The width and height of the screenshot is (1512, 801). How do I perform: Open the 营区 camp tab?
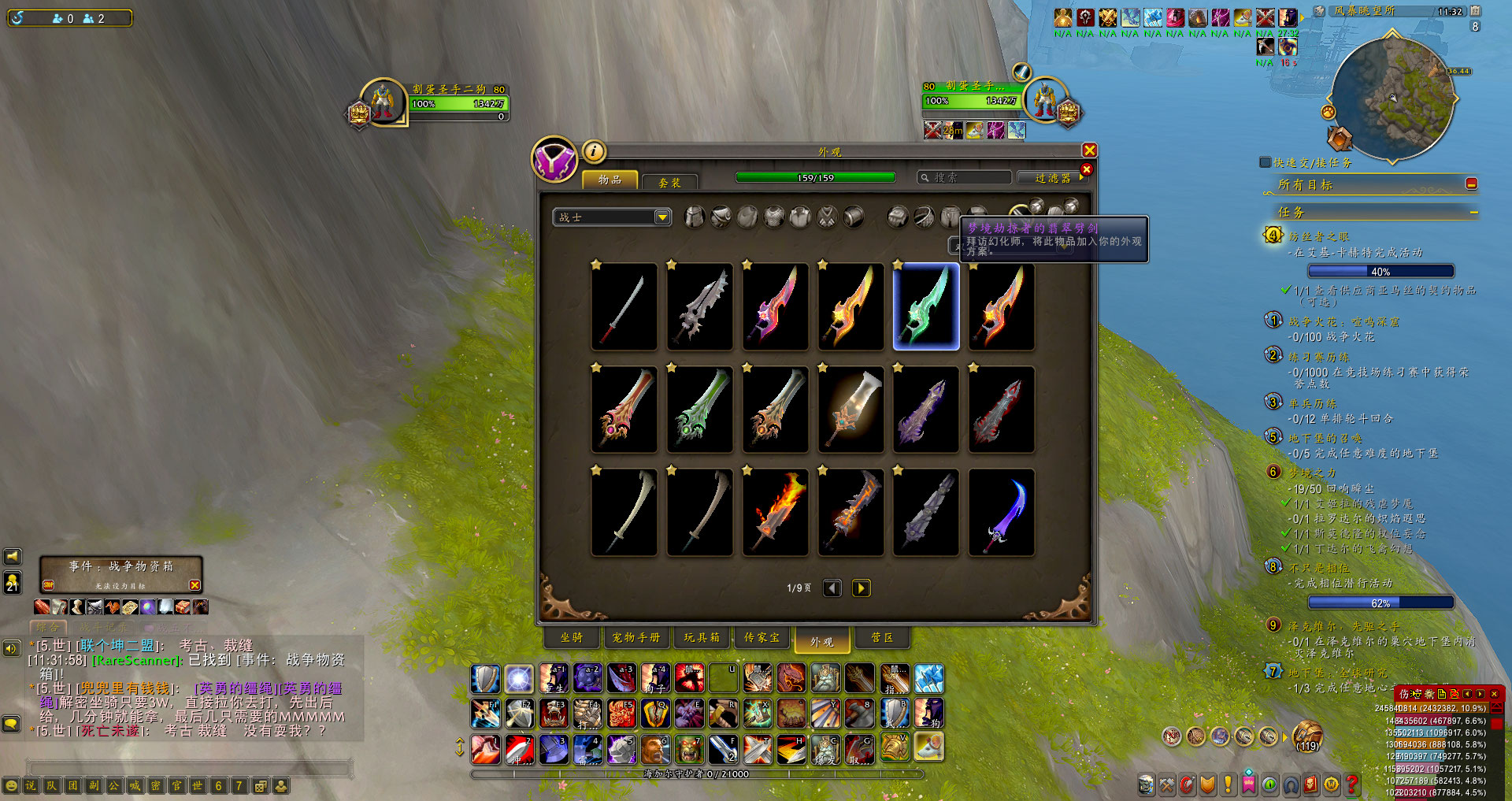pos(882,638)
